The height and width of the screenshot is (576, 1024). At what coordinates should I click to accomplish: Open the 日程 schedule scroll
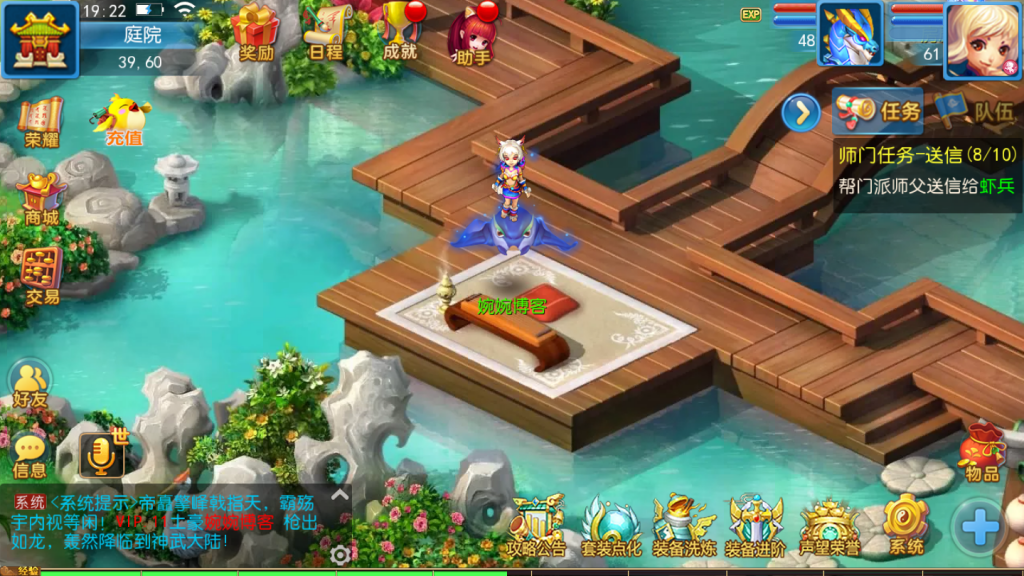coord(326,32)
